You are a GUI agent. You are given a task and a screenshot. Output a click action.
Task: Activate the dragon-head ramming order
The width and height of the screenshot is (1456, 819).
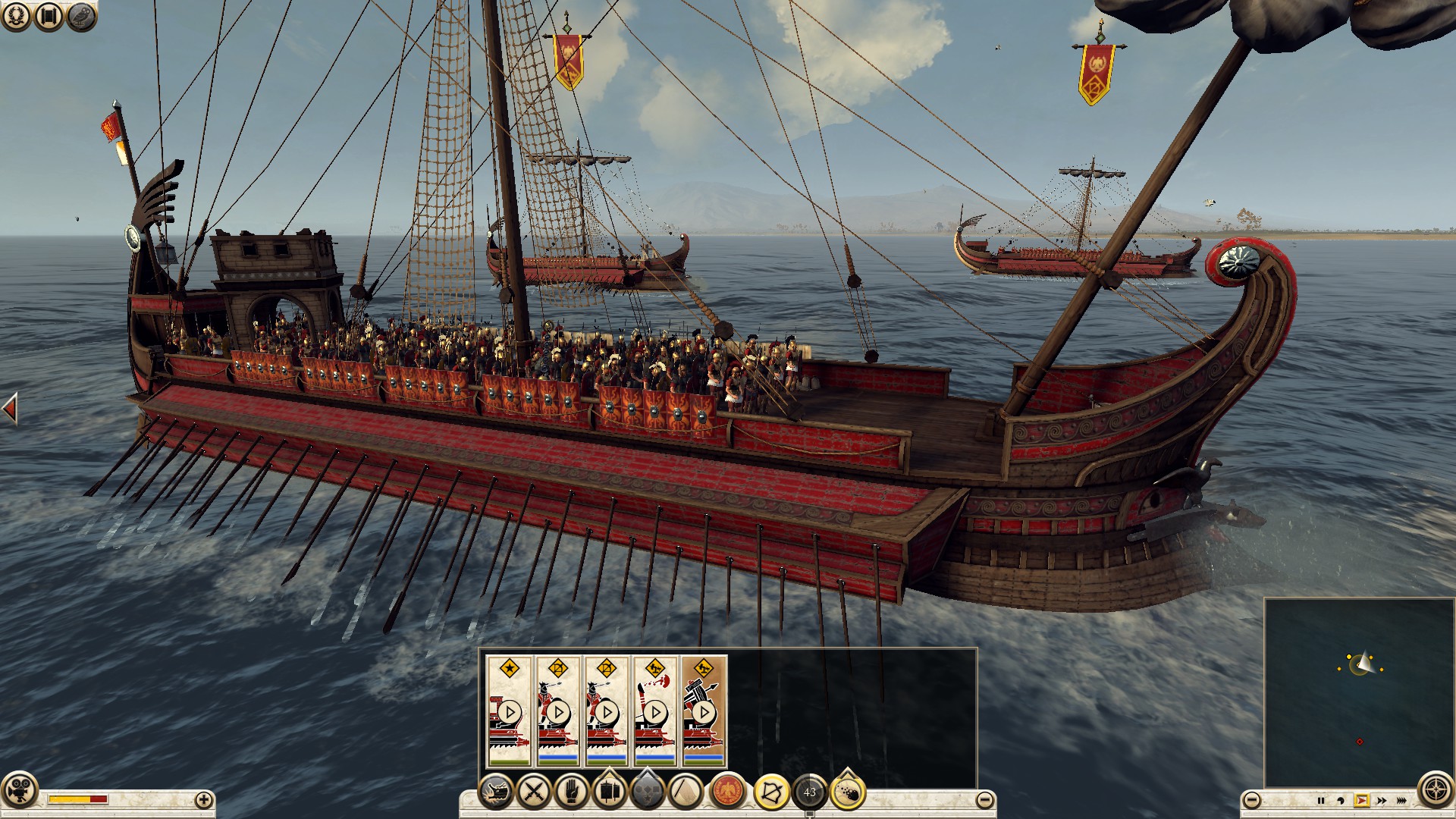pos(497,792)
